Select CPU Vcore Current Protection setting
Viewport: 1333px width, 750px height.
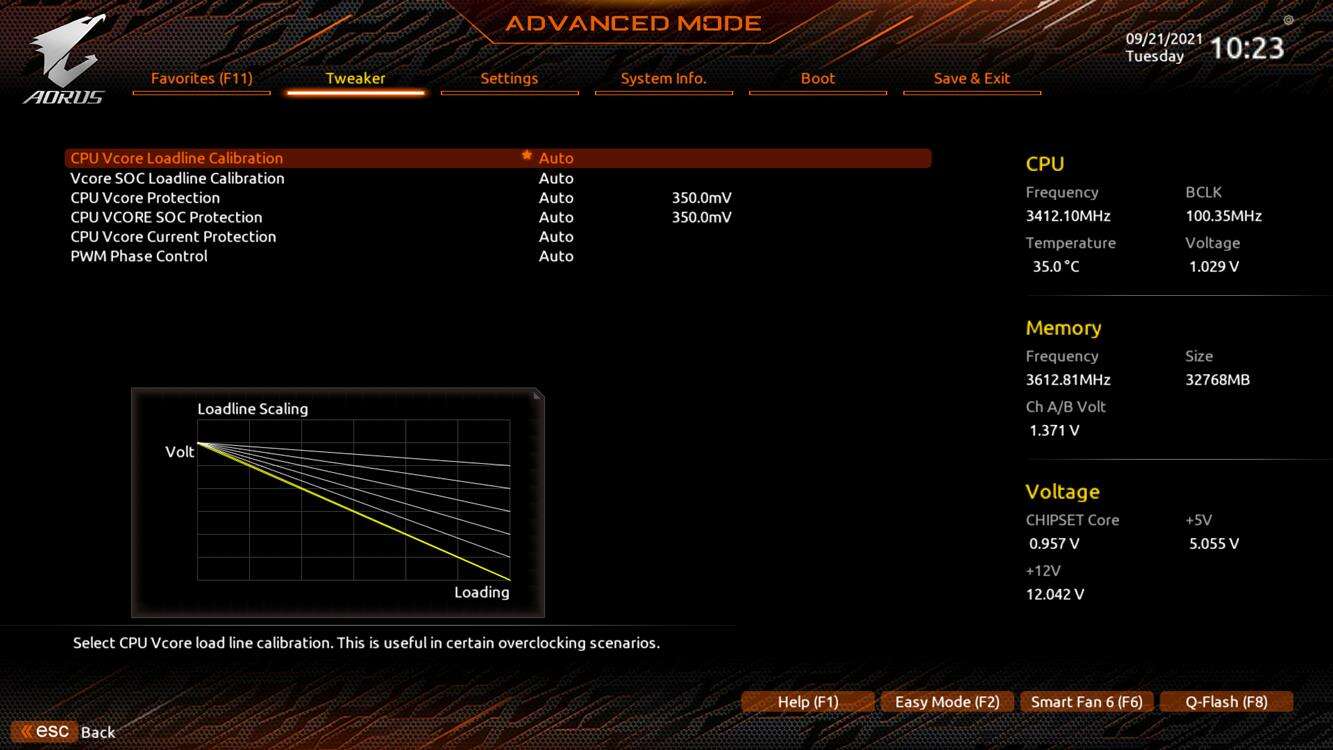pos(173,236)
